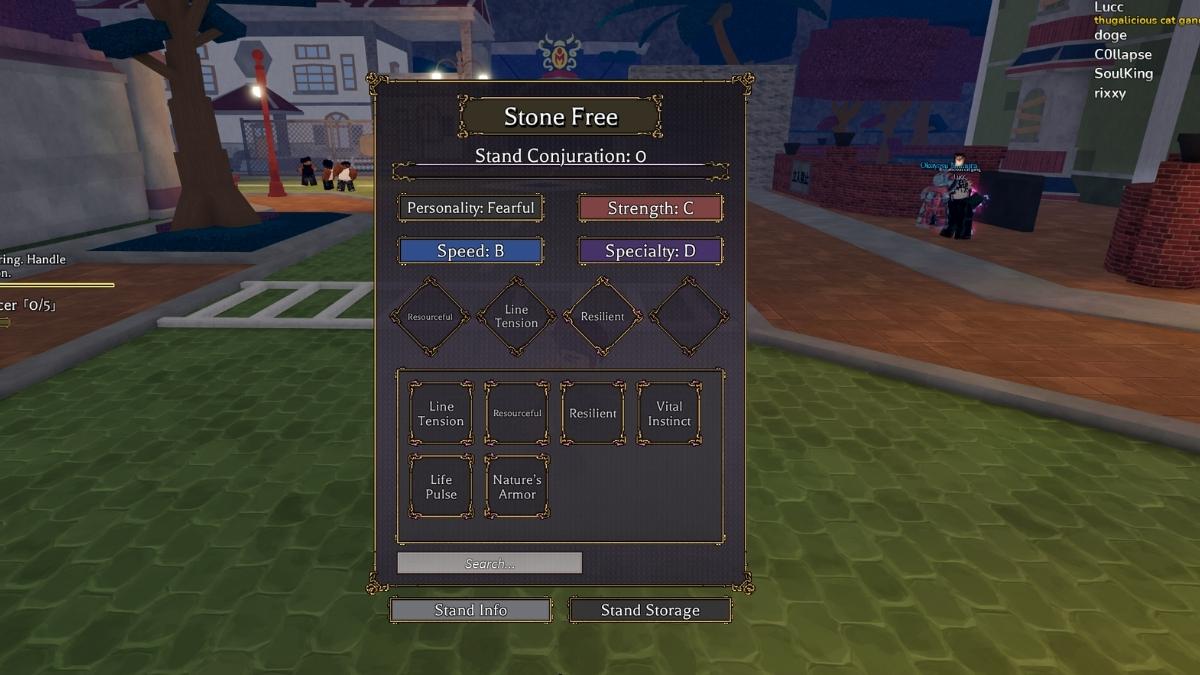Open the Stand Info tab
Screen dimensions: 1200x675
pos(470,610)
